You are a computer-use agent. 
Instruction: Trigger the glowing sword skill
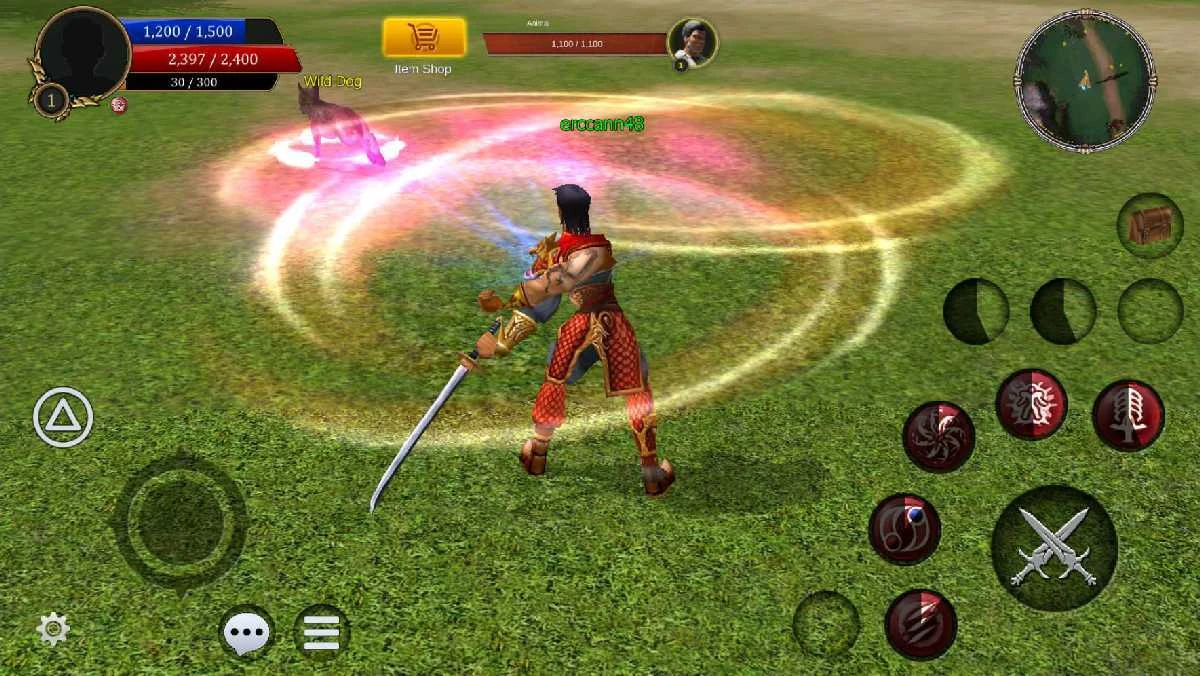click(x=1128, y=415)
